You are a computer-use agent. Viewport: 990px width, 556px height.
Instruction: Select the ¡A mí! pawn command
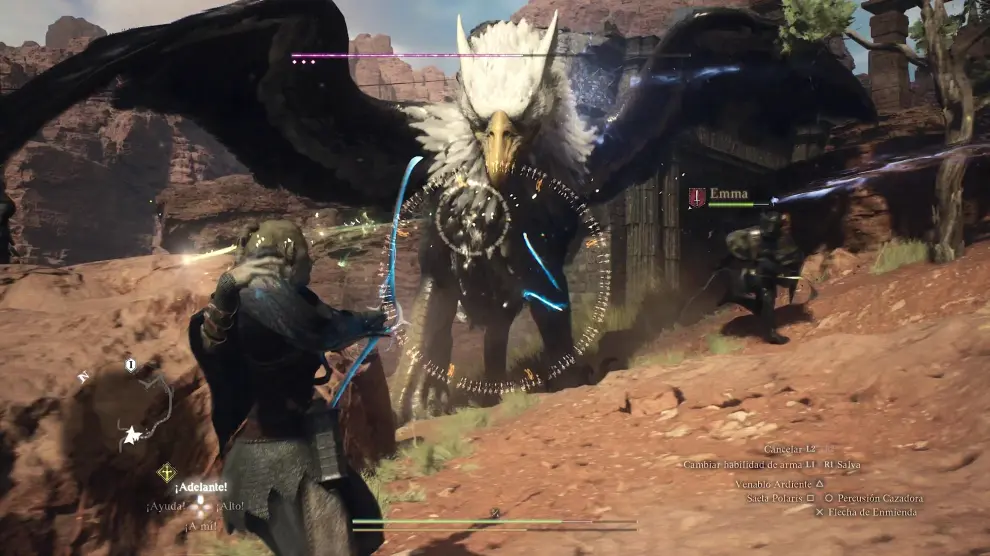tap(201, 526)
